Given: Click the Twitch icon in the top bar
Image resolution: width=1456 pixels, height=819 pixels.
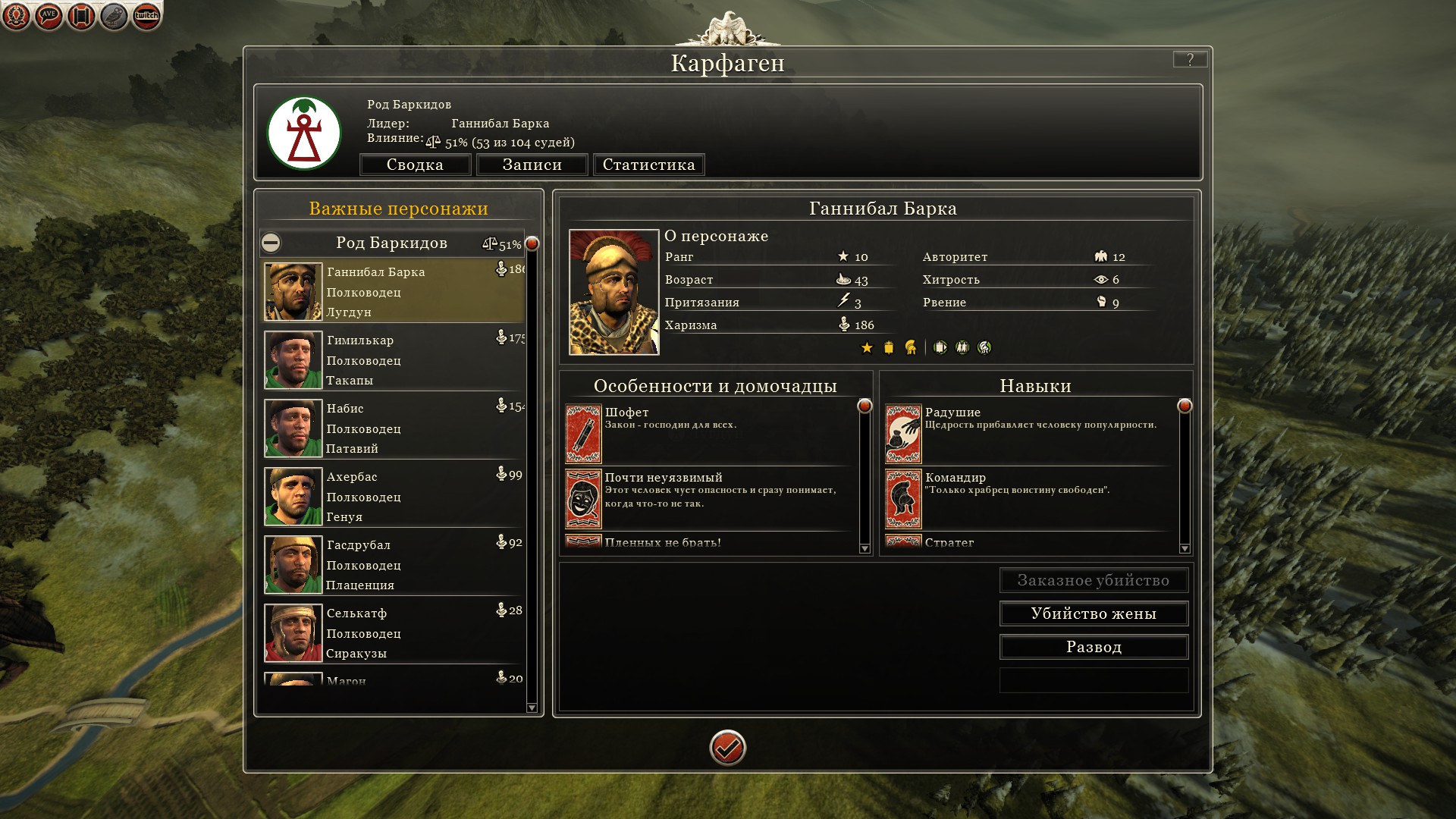Looking at the screenshot, I should point(146,16).
